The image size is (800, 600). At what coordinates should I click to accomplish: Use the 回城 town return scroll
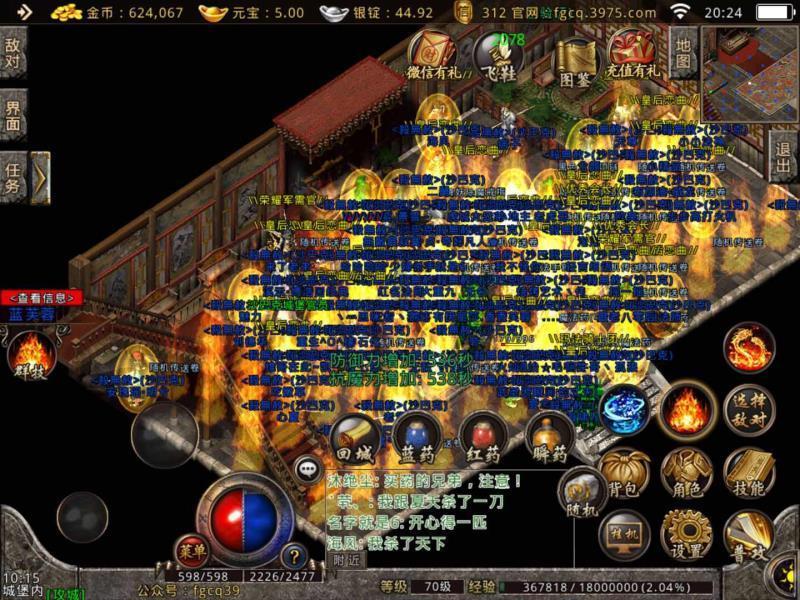pyautogui.click(x=354, y=438)
